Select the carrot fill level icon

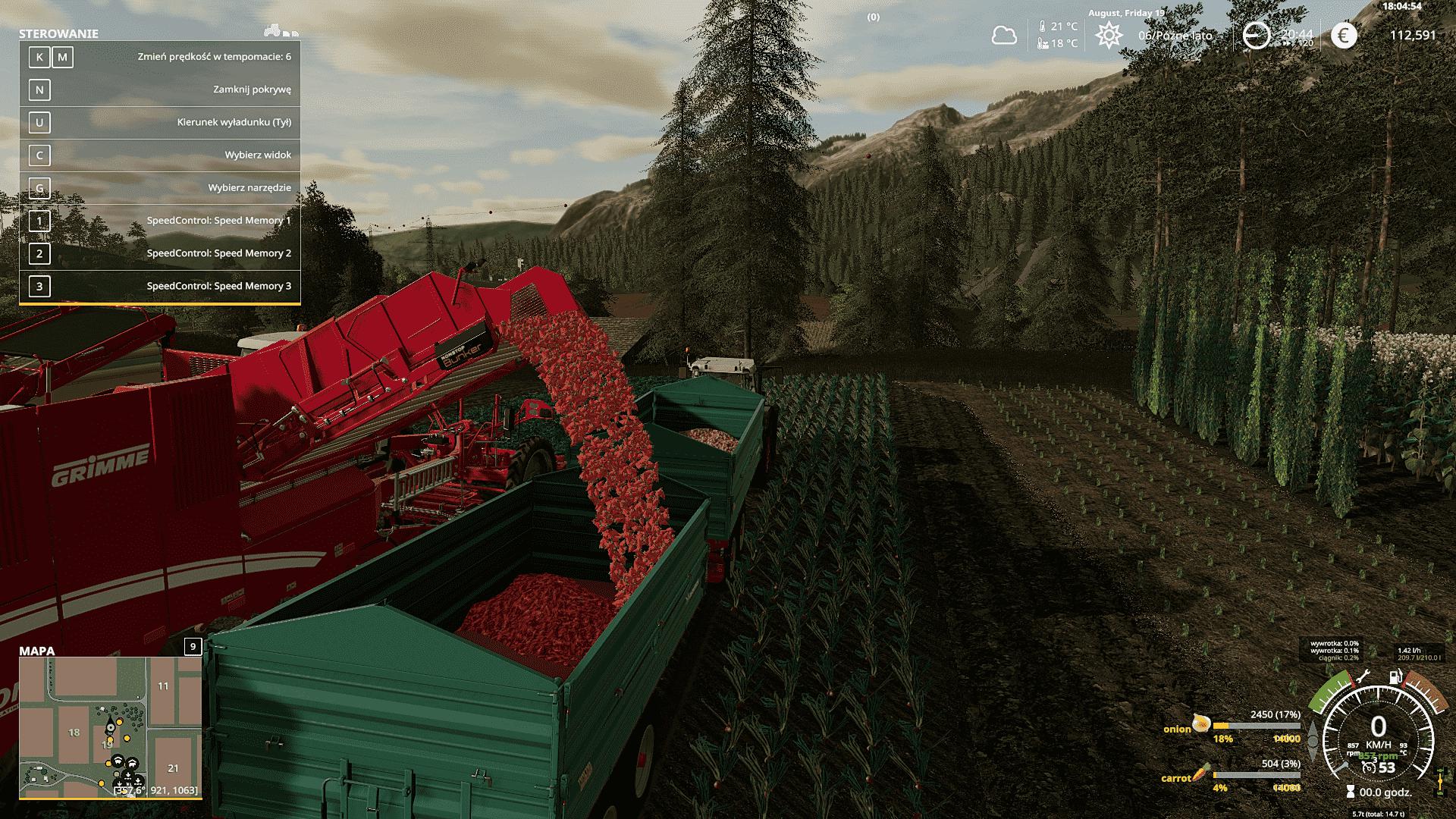pyautogui.click(x=1199, y=774)
